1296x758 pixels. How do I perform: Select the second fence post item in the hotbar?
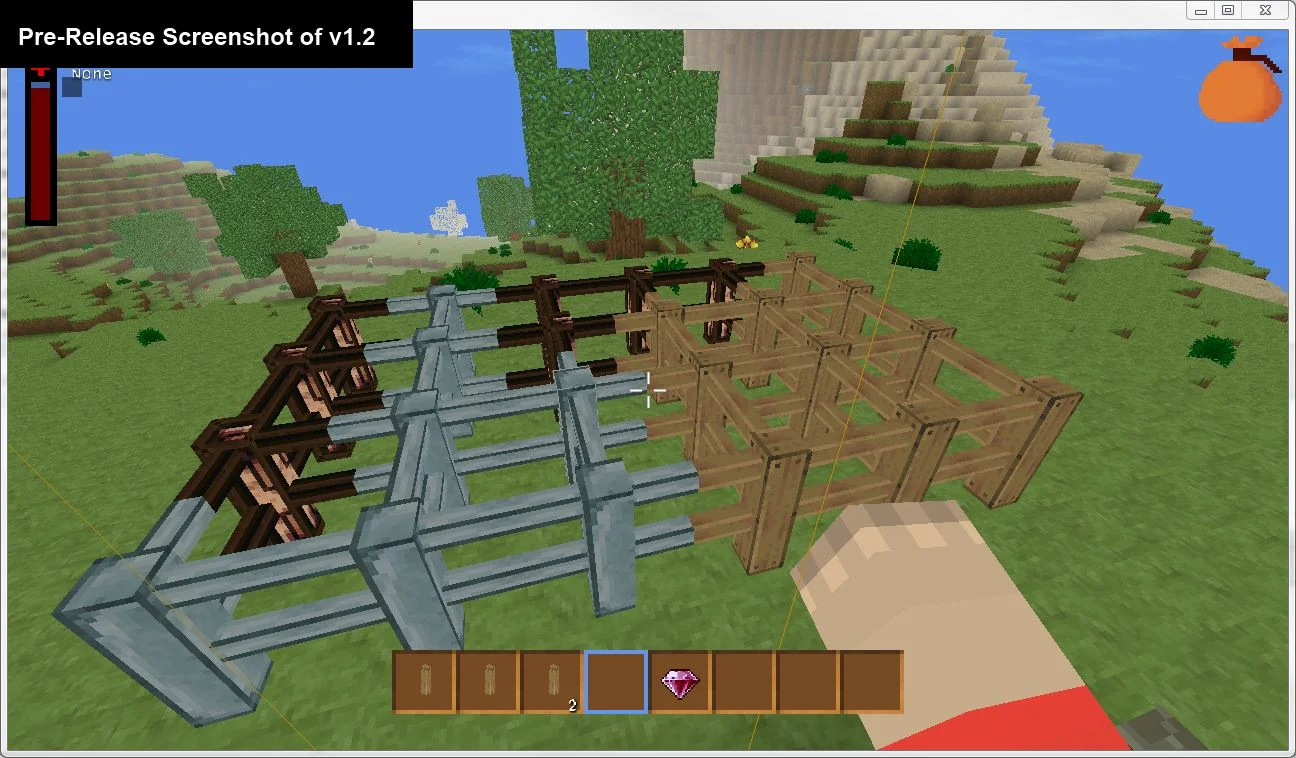coord(488,681)
